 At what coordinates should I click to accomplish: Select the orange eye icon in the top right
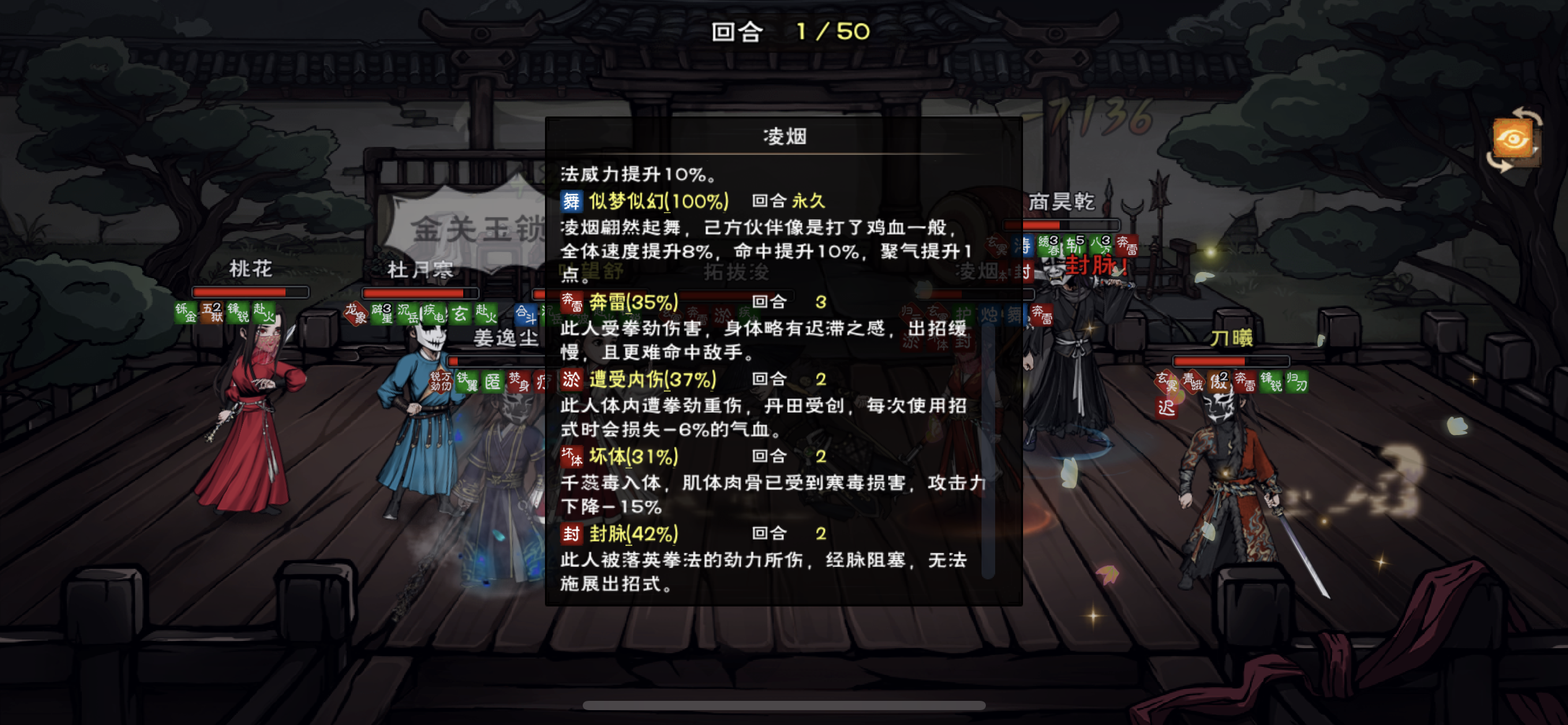pyautogui.click(x=1514, y=139)
